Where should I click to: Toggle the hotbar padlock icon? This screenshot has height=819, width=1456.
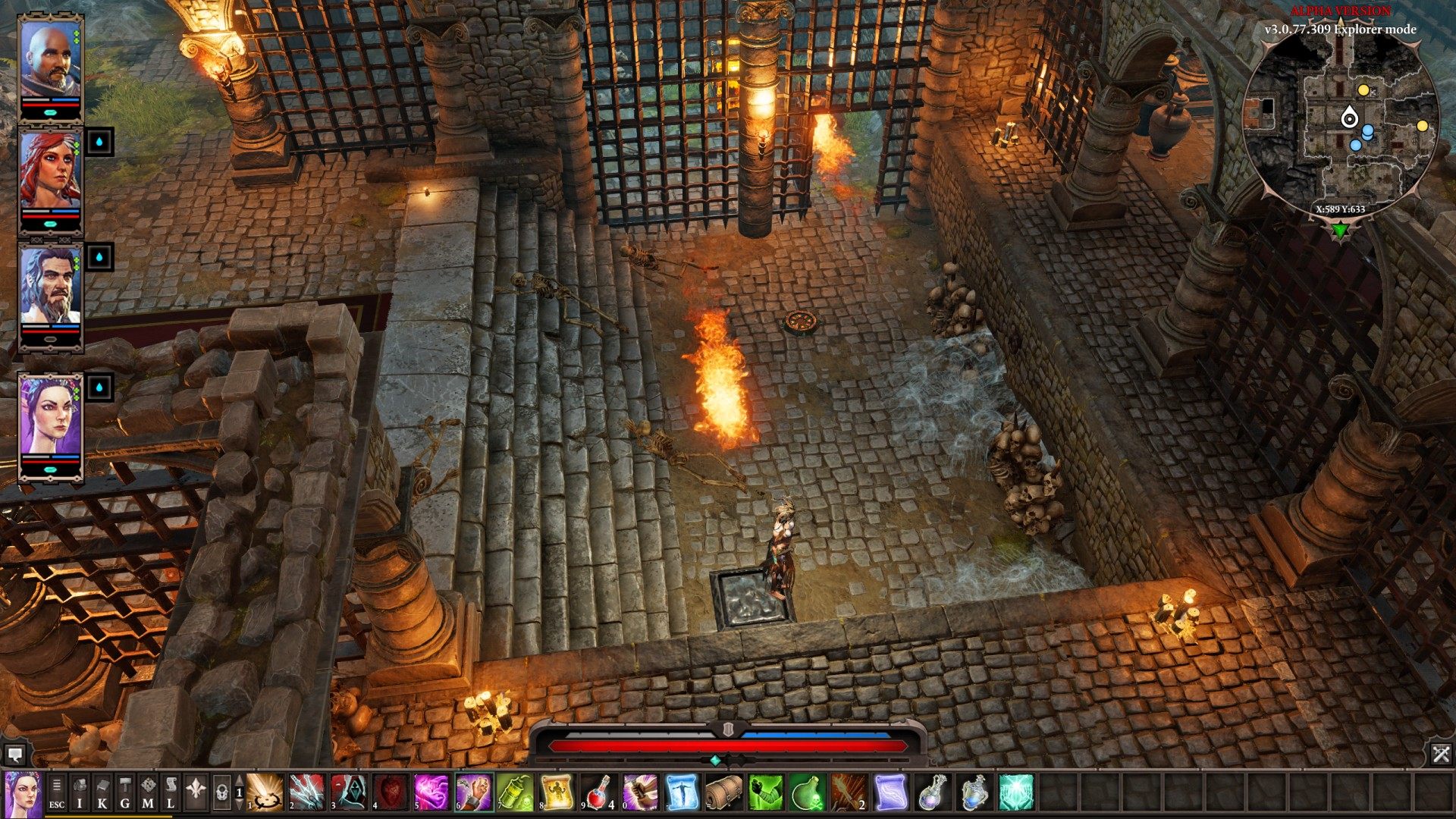coord(221,793)
